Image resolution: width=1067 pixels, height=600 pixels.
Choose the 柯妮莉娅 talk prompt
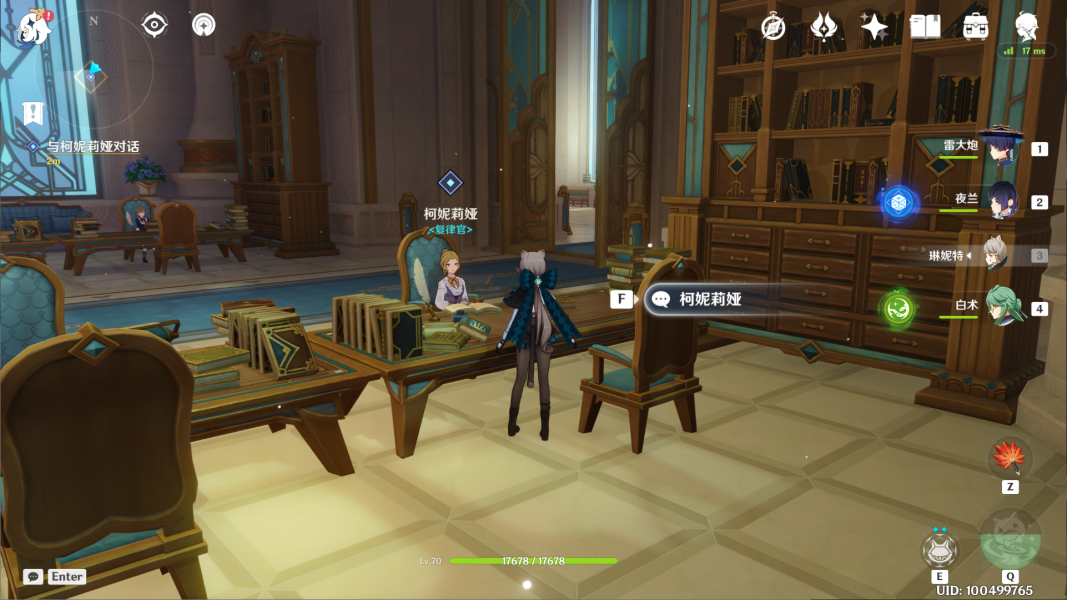point(710,299)
